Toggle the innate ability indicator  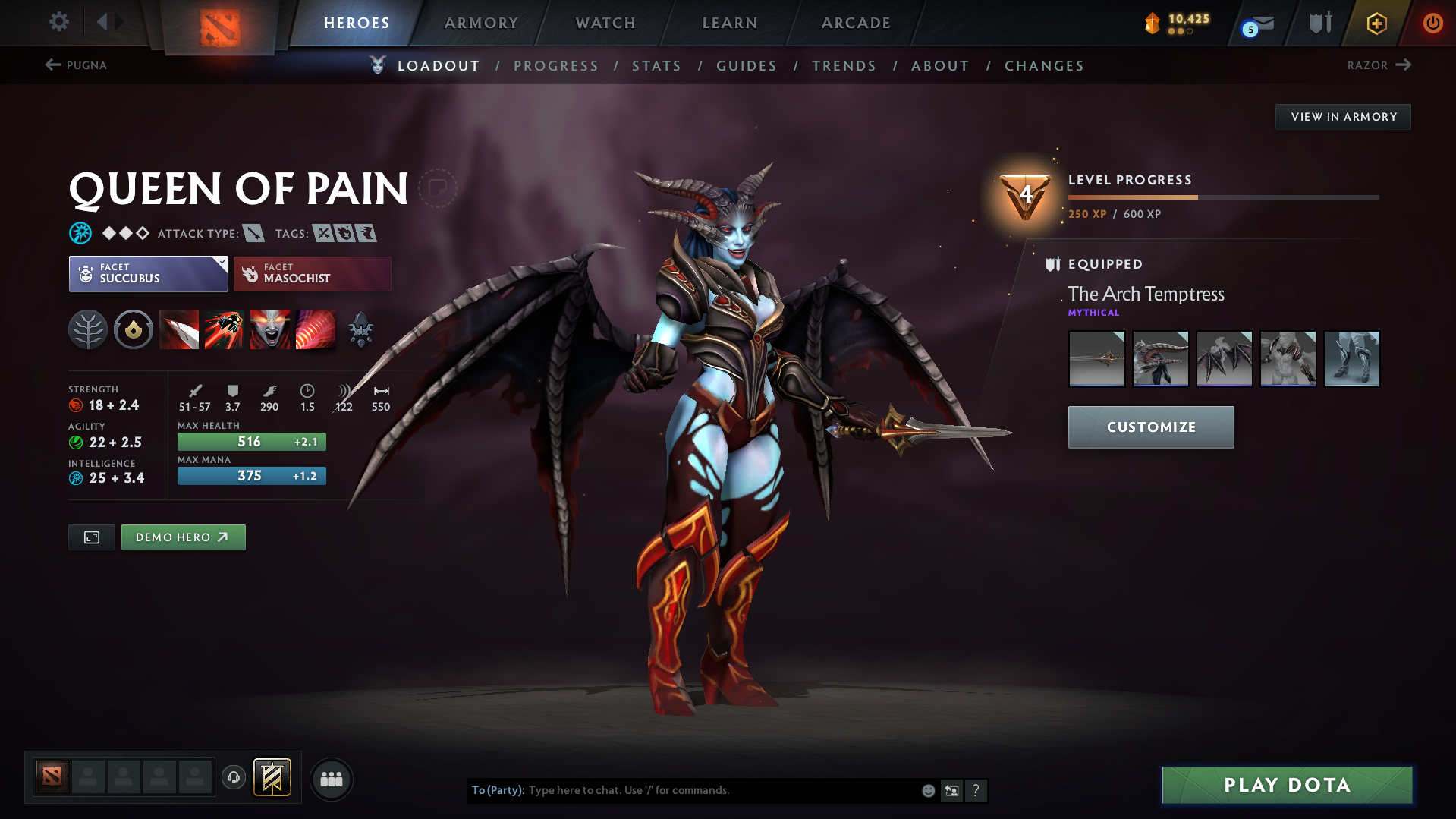[134, 329]
